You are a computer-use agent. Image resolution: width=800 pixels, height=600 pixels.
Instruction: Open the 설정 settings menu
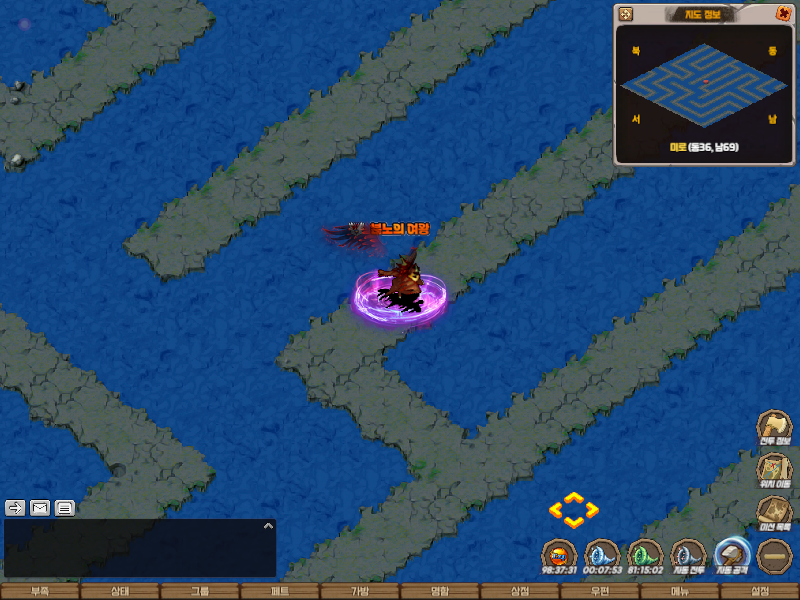[760, 591]
